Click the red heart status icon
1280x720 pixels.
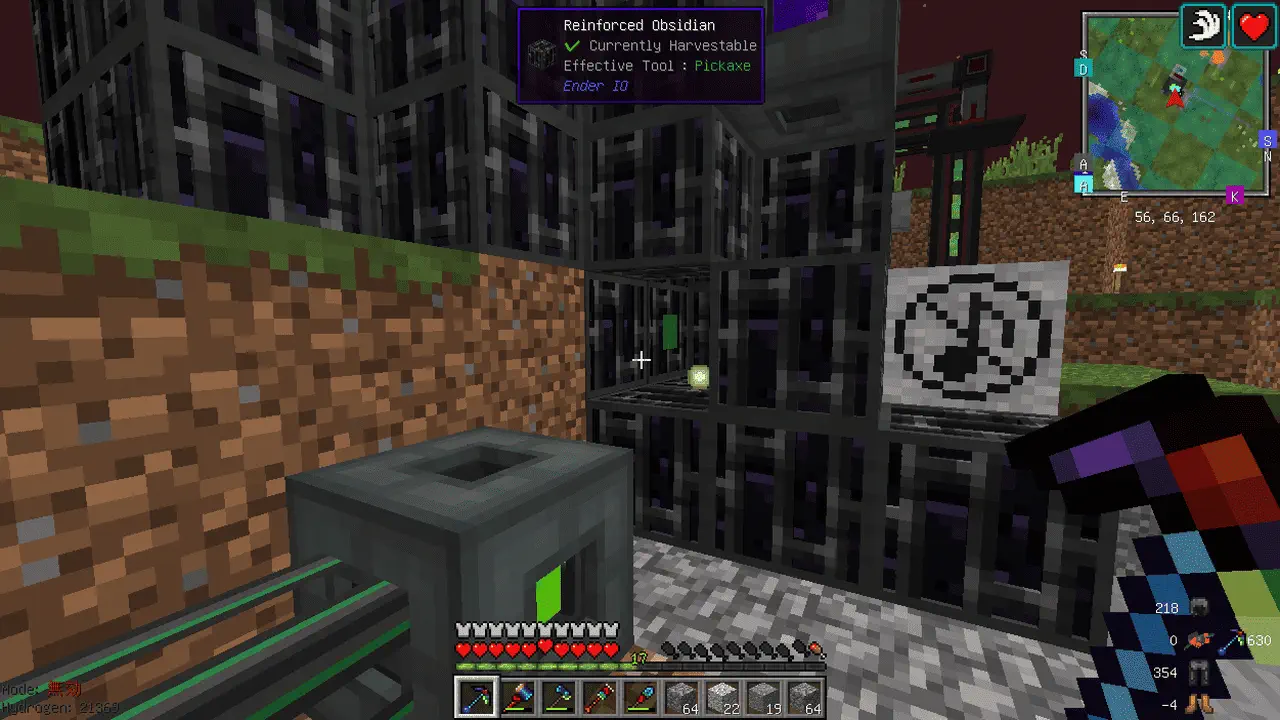point(1253,26)
